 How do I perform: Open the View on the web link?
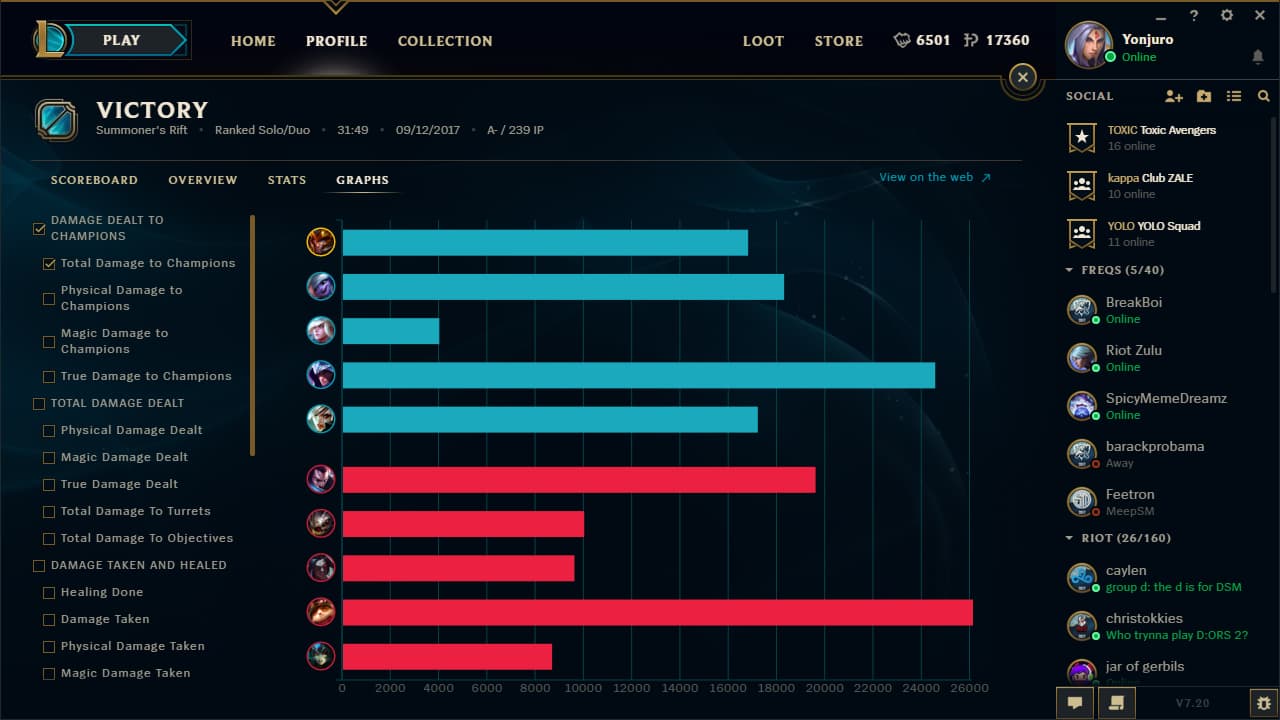[x=927, y=177]
